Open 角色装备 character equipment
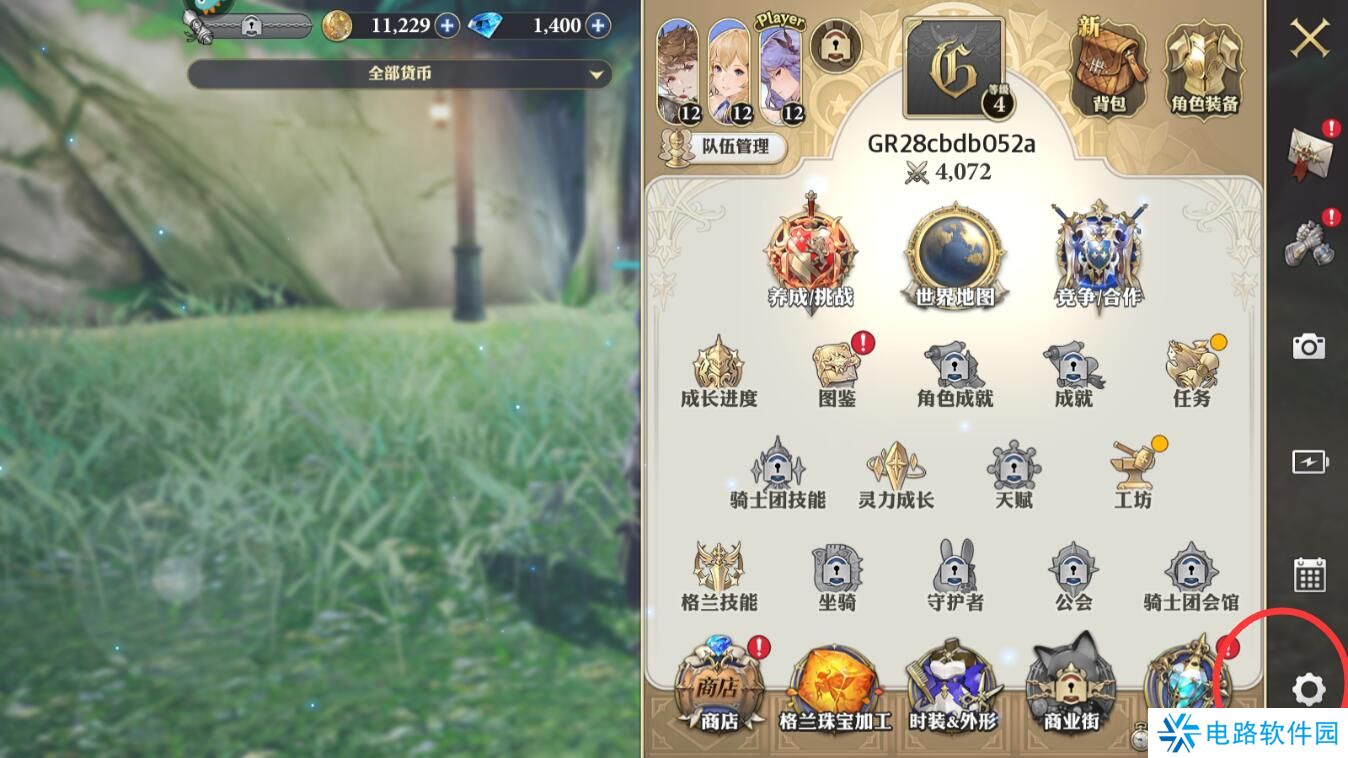 pyautogui.click(x=1204, y=68)
